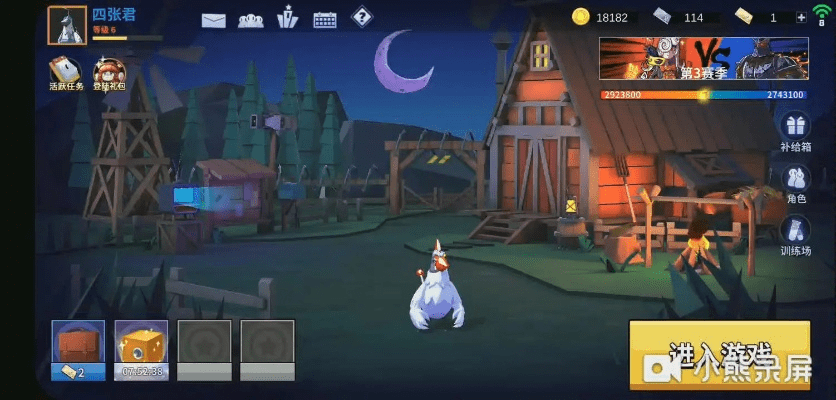Show the leaderboard podium rankings
The height and width of the screenshot is (400, 836).
tap(288, 18)
